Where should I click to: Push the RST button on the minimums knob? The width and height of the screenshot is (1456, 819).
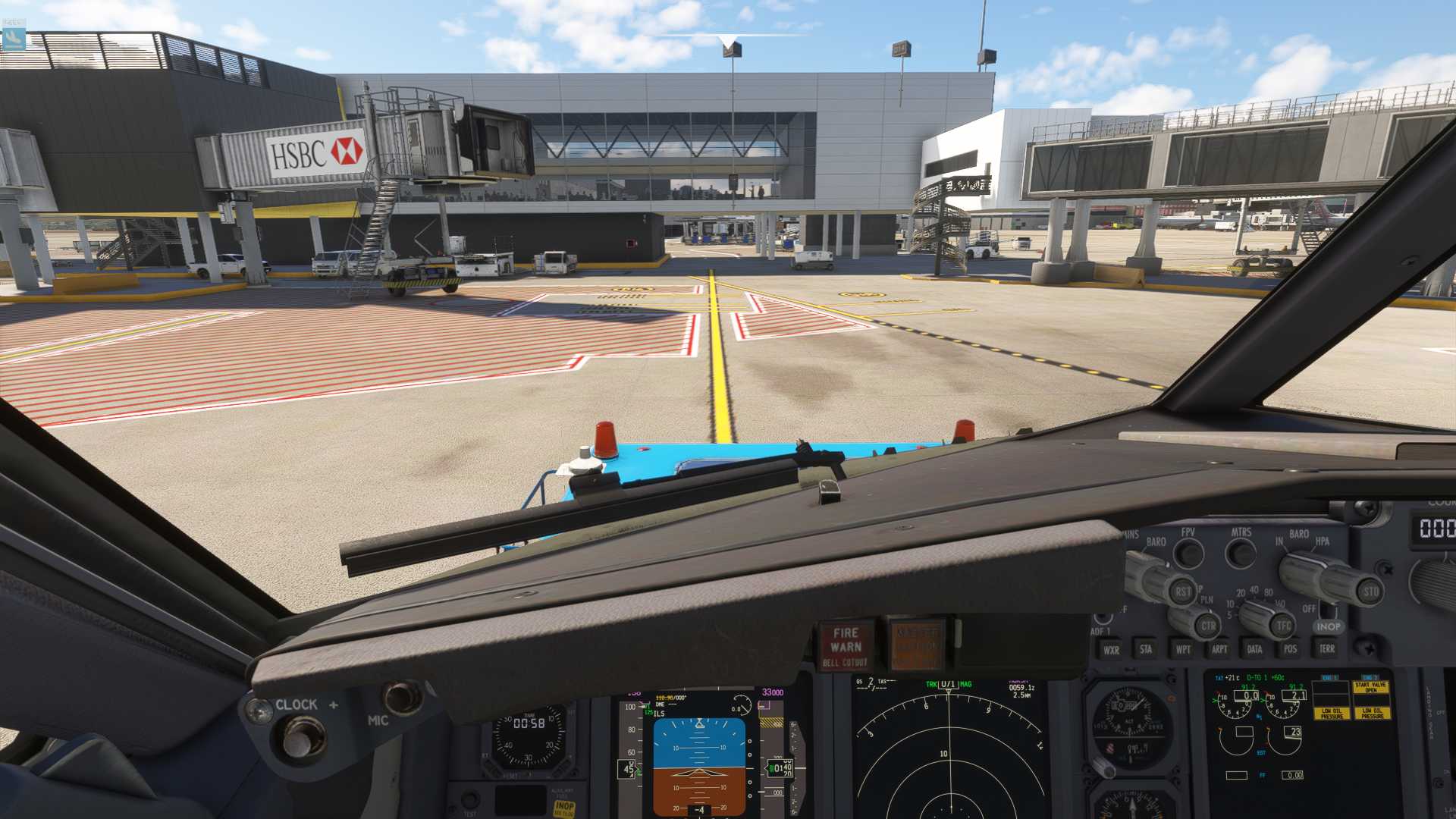[x=1183, y=592]
